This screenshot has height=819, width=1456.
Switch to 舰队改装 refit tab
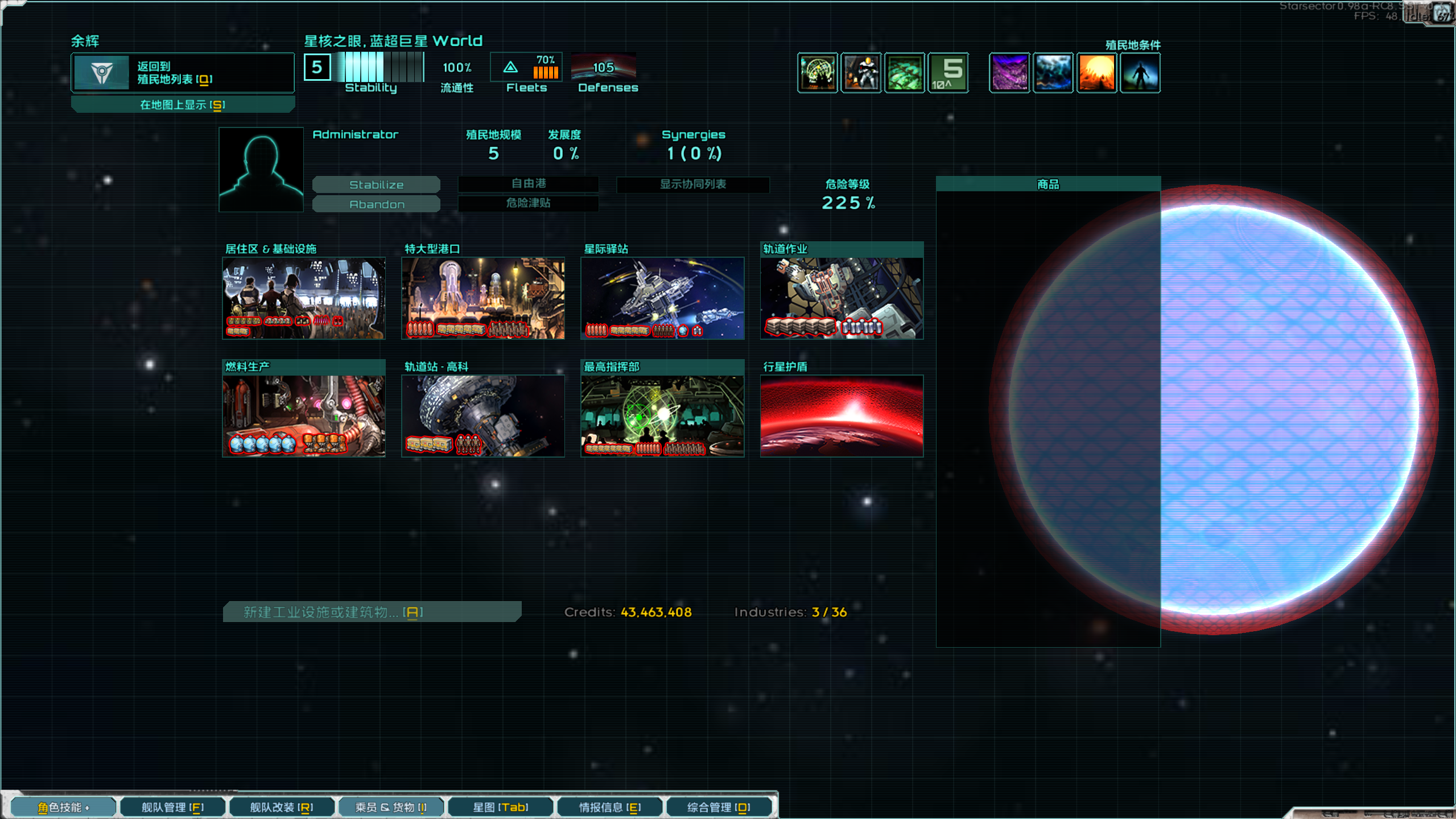coord(282,807)
